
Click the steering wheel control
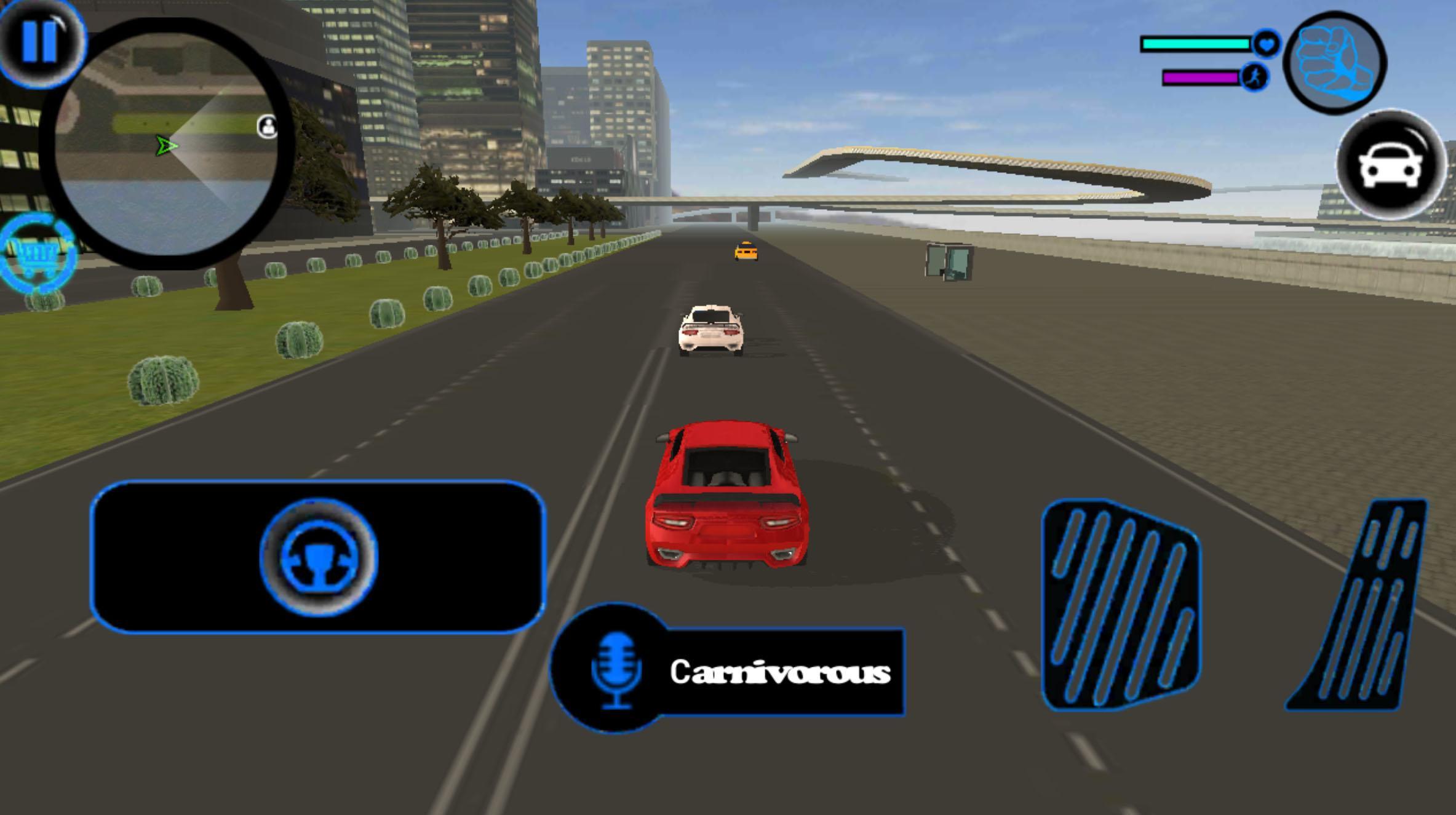[x=318, y=557]
